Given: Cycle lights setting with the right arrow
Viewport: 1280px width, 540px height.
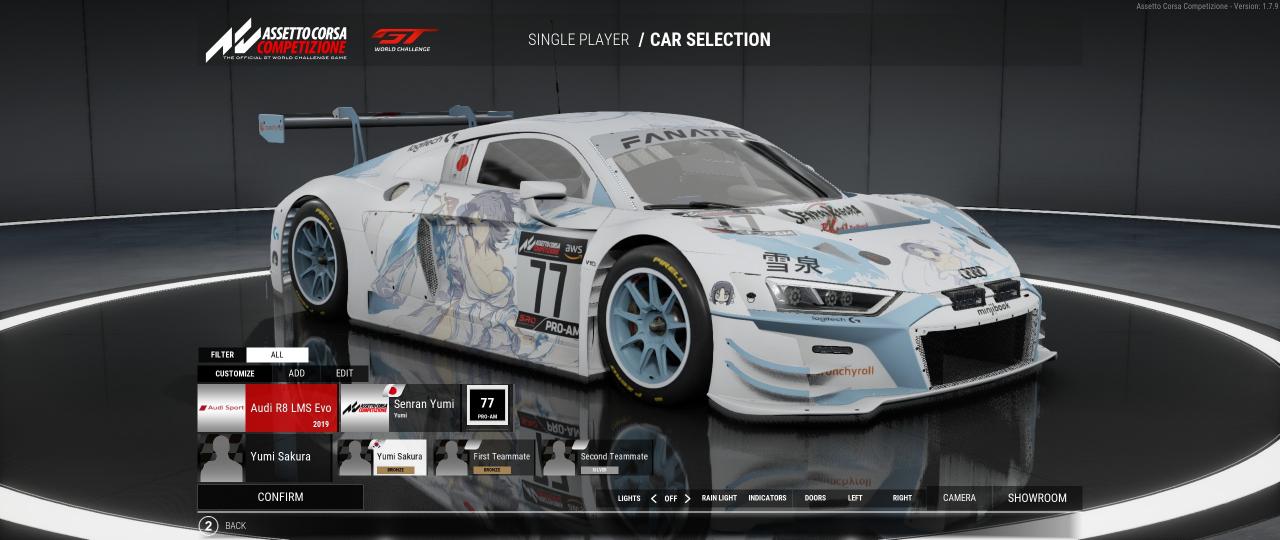Looking at the screenshot, I should point(687,498).
